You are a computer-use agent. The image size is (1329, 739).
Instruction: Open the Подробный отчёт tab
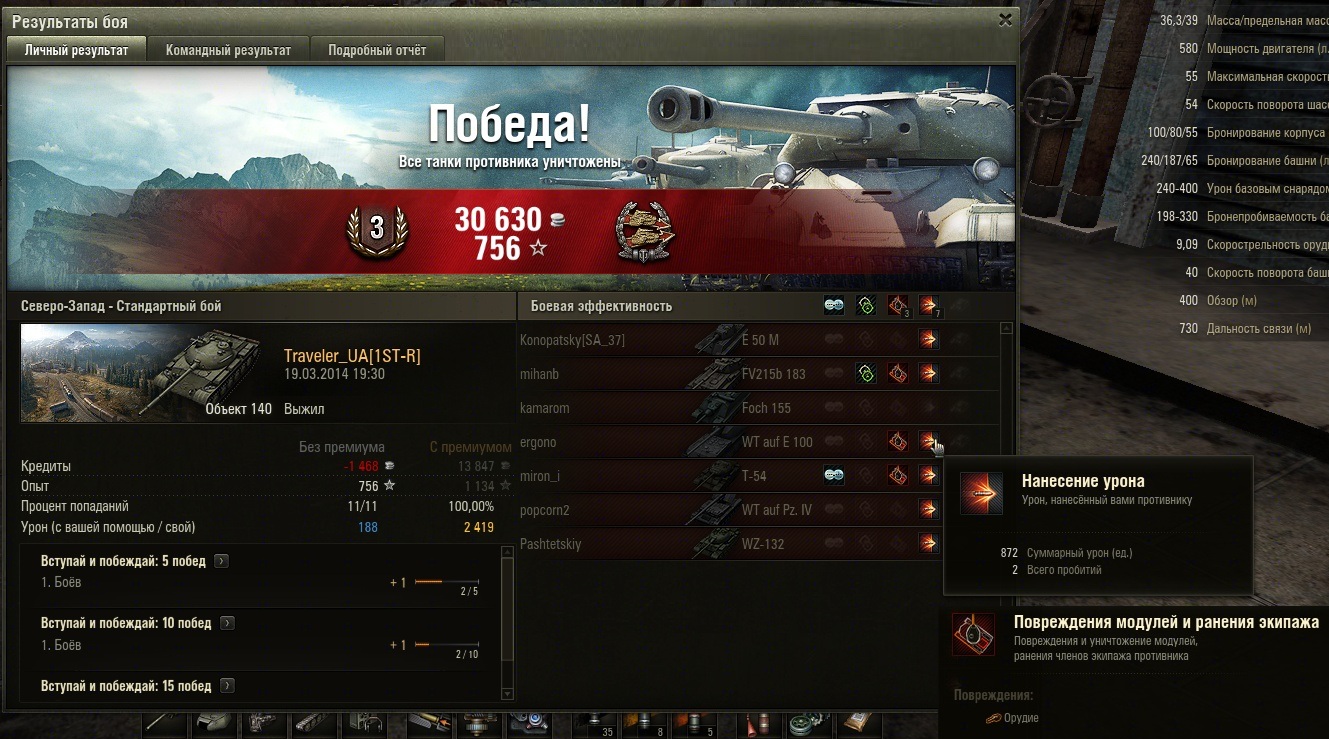point(376,50)
